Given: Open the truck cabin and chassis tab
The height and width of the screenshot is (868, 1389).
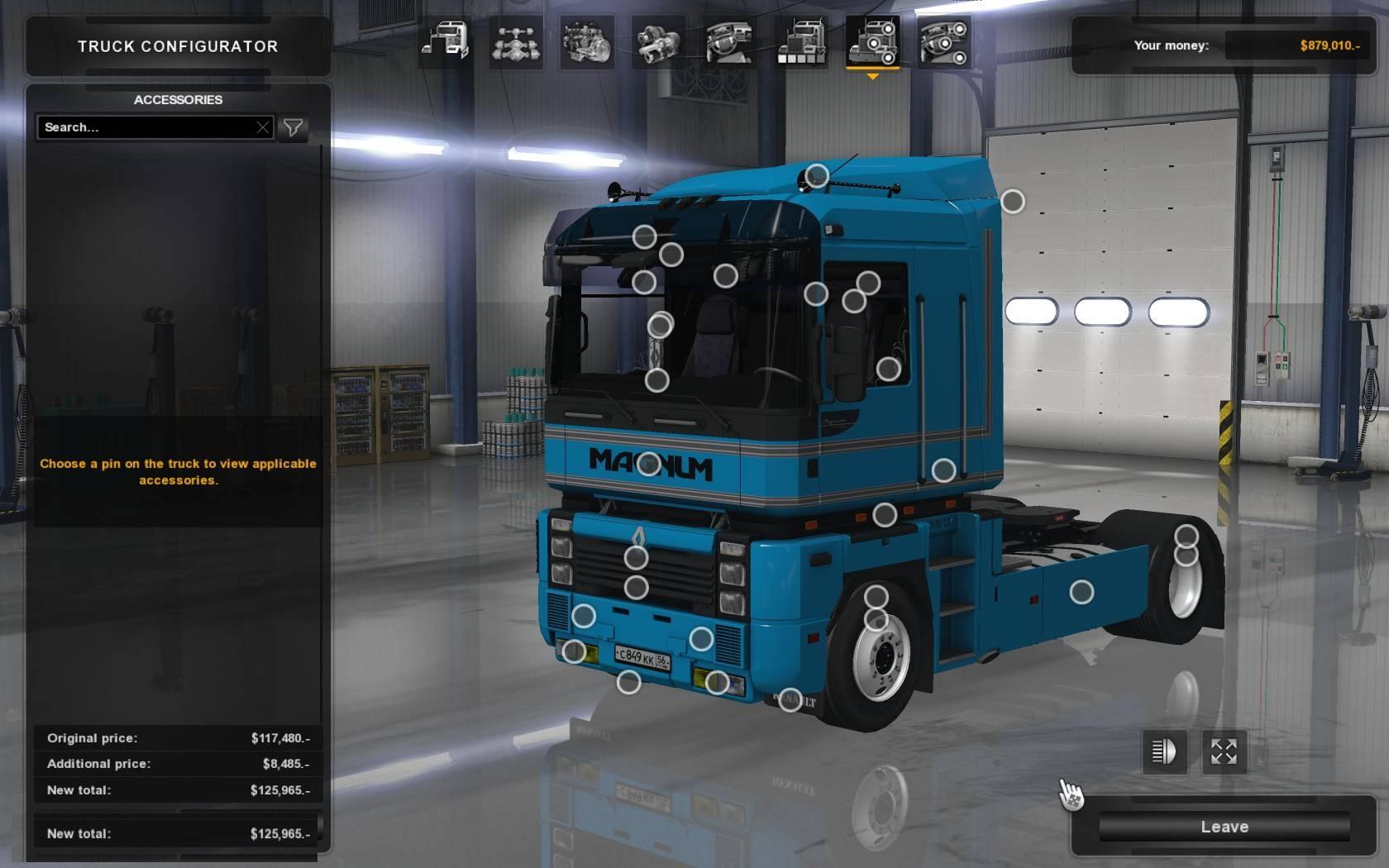Looking at the screenshot, I should (445, 42).
